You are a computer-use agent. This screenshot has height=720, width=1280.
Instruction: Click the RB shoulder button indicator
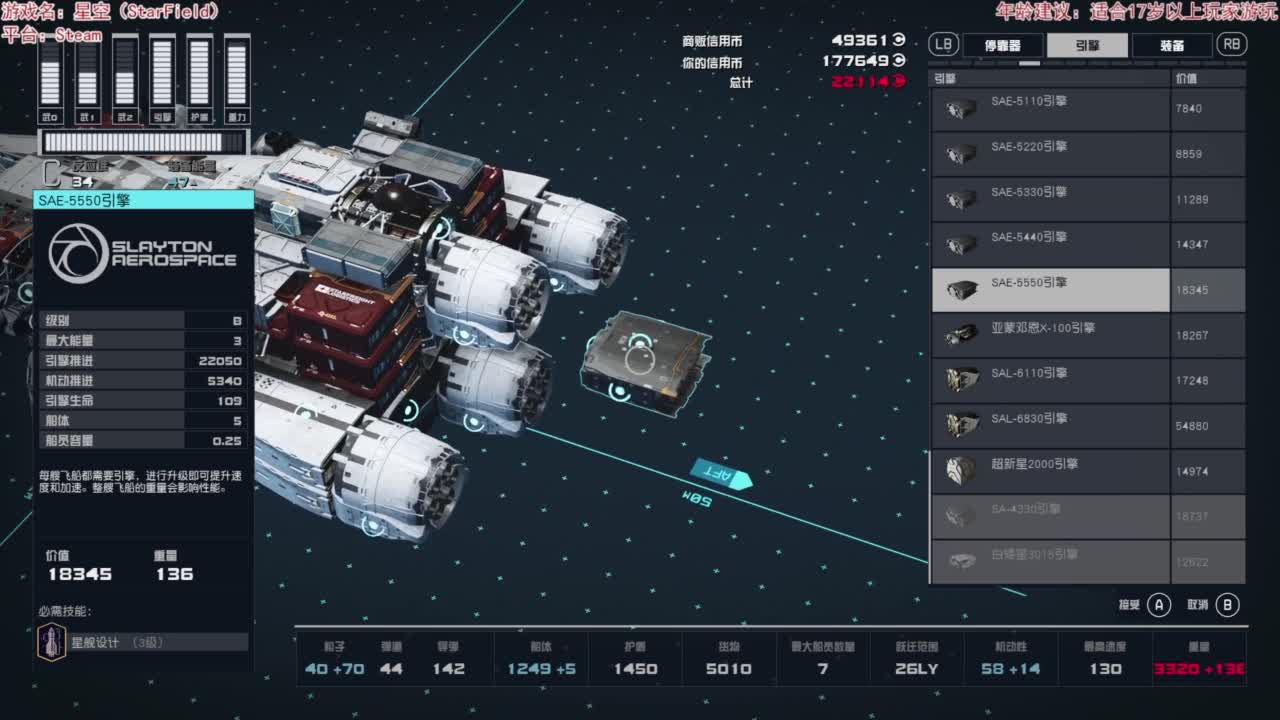[1231, 44]
